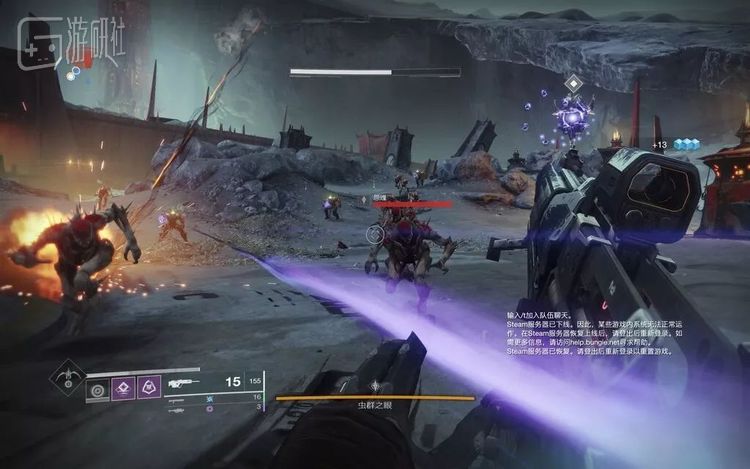This screenshot has height=469, width=750.
Task: Click the watermark logo in the corner
Action: [x=56, y=41]
